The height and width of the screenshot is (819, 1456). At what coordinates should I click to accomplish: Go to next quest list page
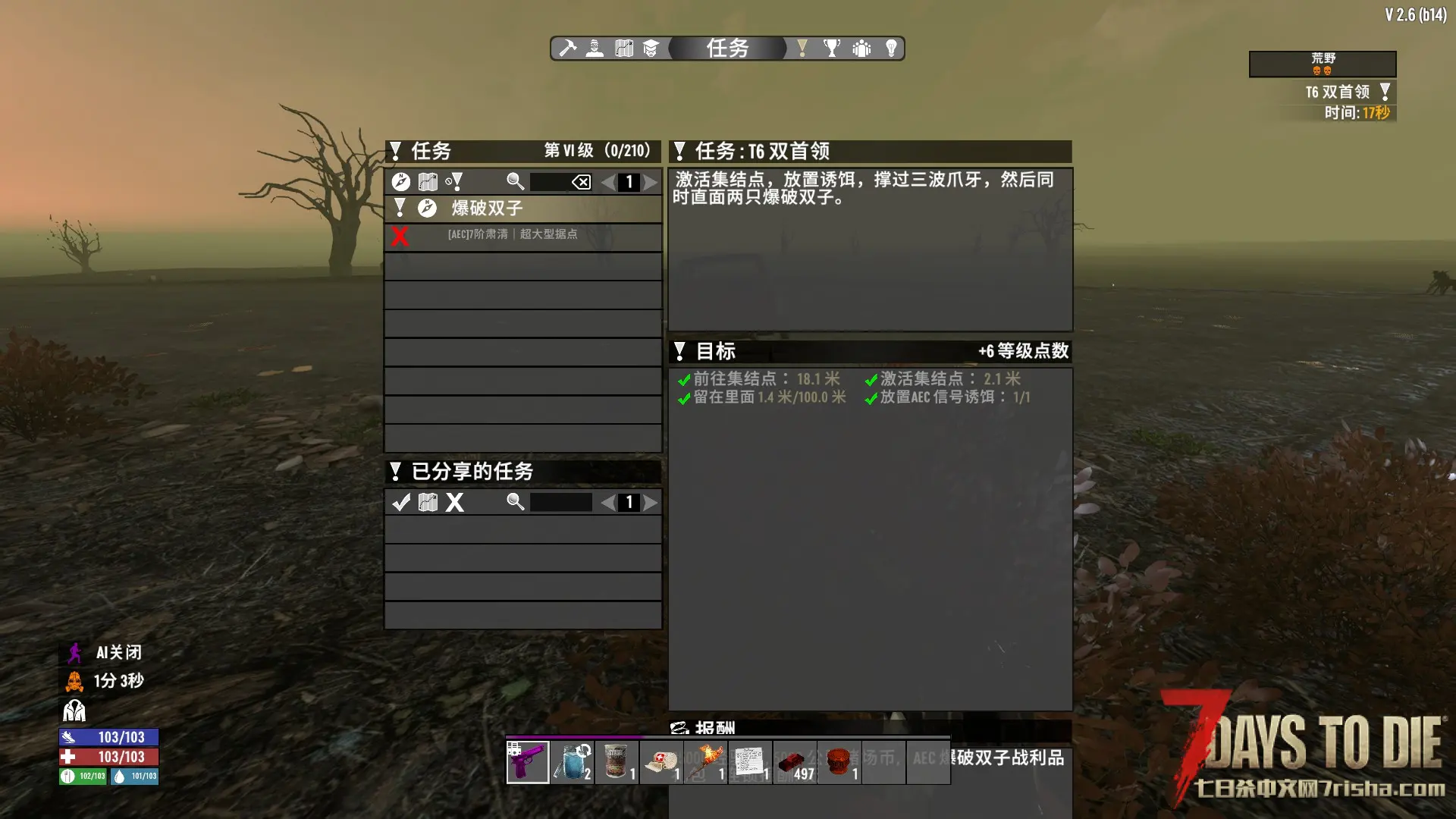[651, 182]
